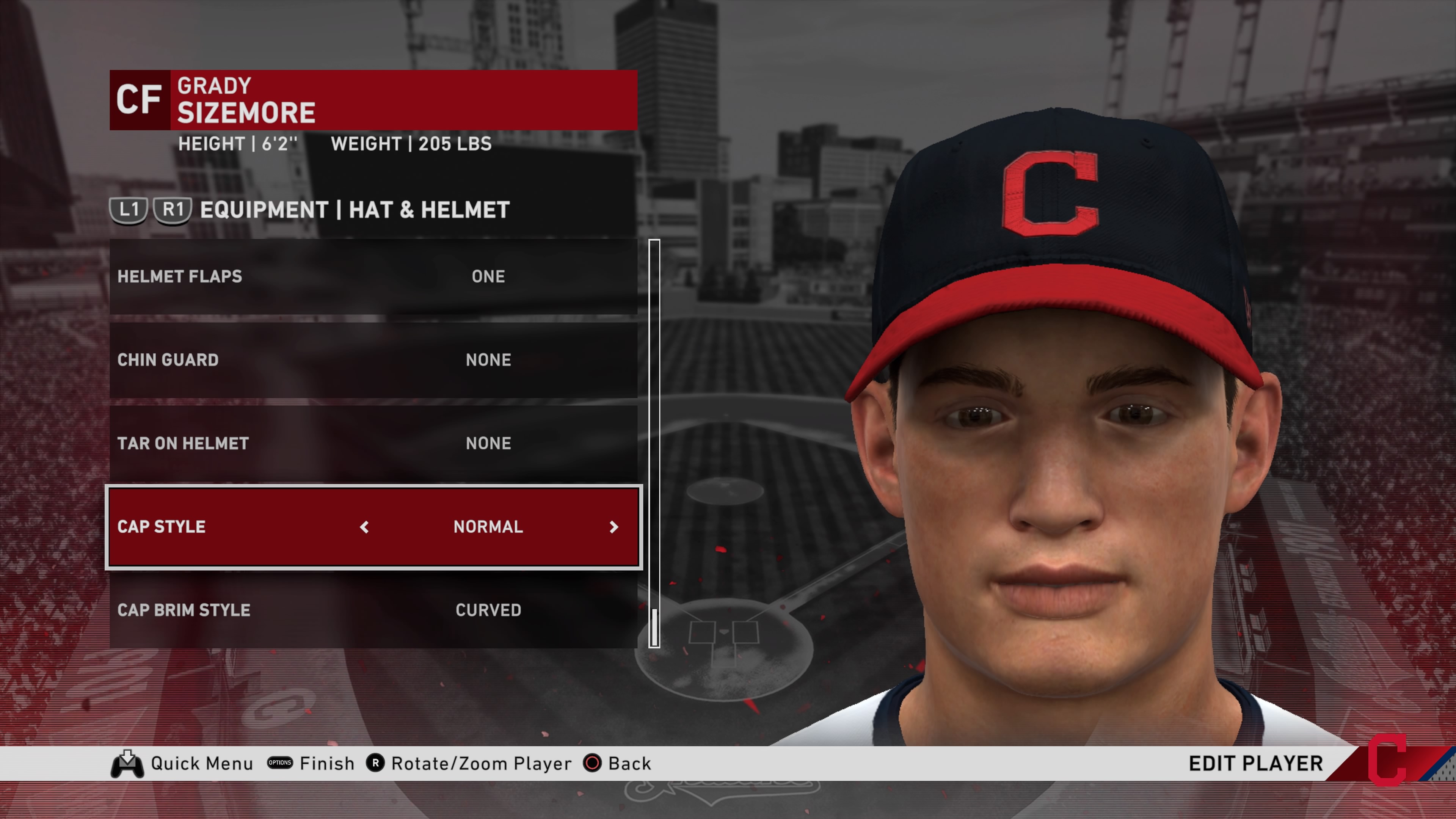Open the Quick Menu
The image size is (1456, 819).
point(182,764)
